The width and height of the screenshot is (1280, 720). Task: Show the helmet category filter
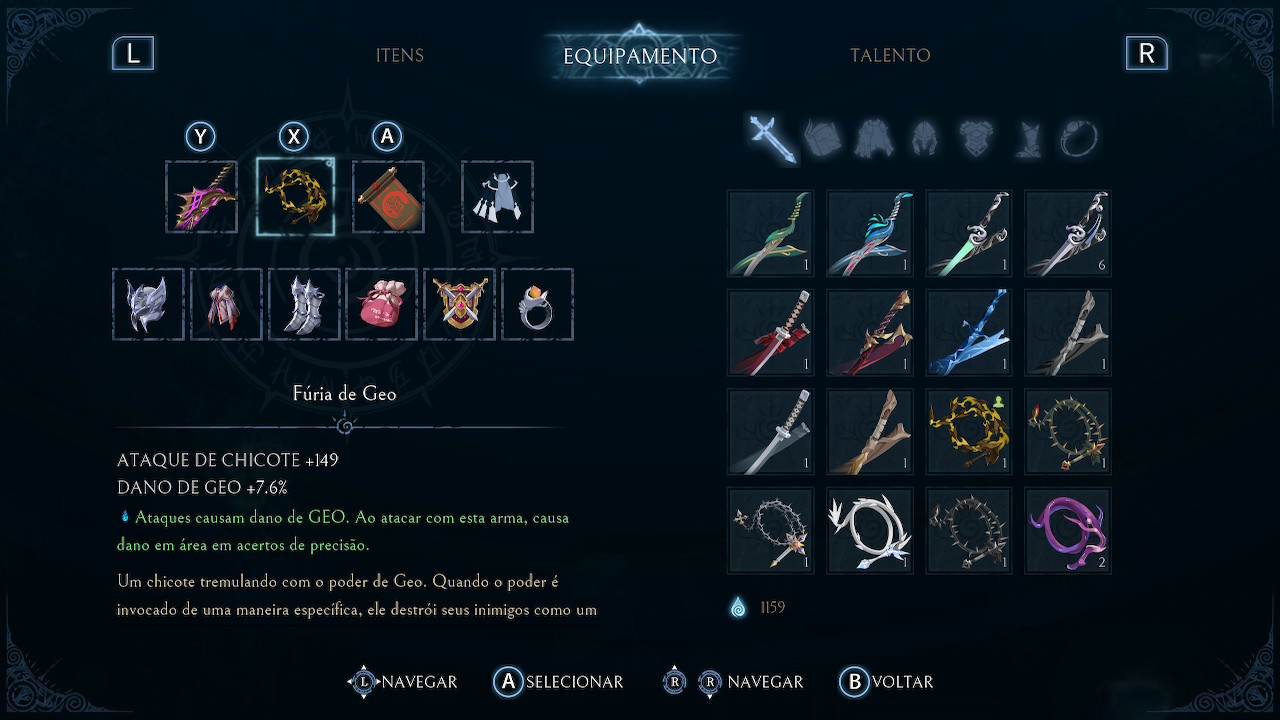pyautogui.click(x=924, y=138)
